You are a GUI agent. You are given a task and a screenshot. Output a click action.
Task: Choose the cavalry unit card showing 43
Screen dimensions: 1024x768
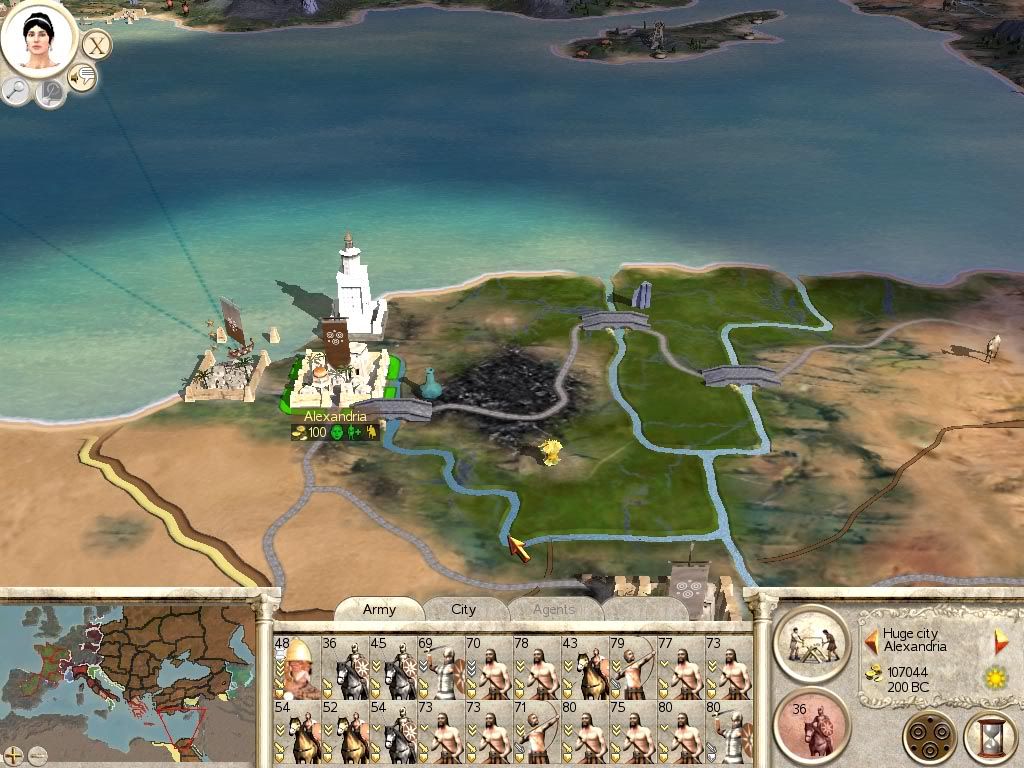coord(584,667)
